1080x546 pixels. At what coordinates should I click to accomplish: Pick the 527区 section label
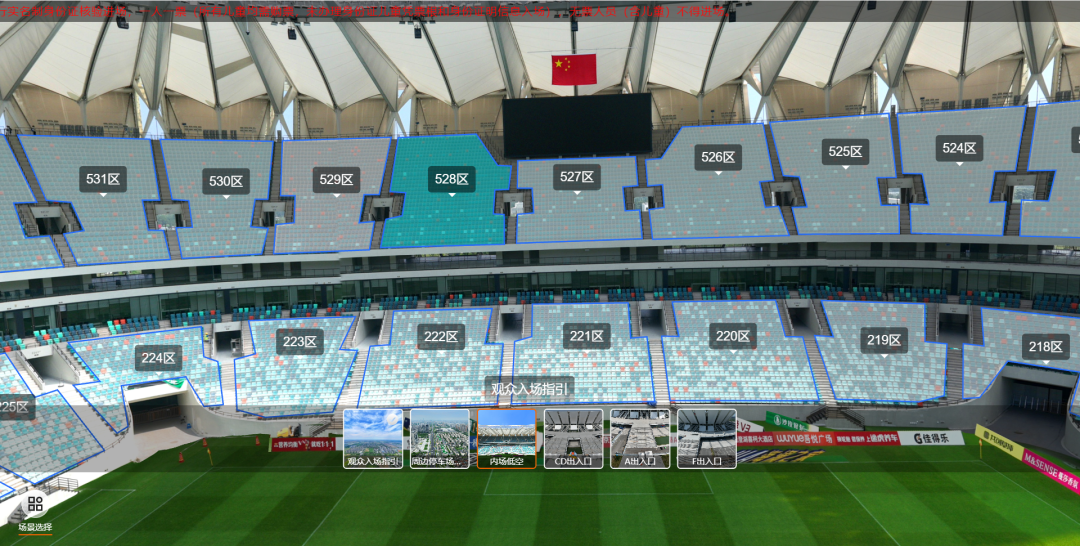(x=577, y=177)
